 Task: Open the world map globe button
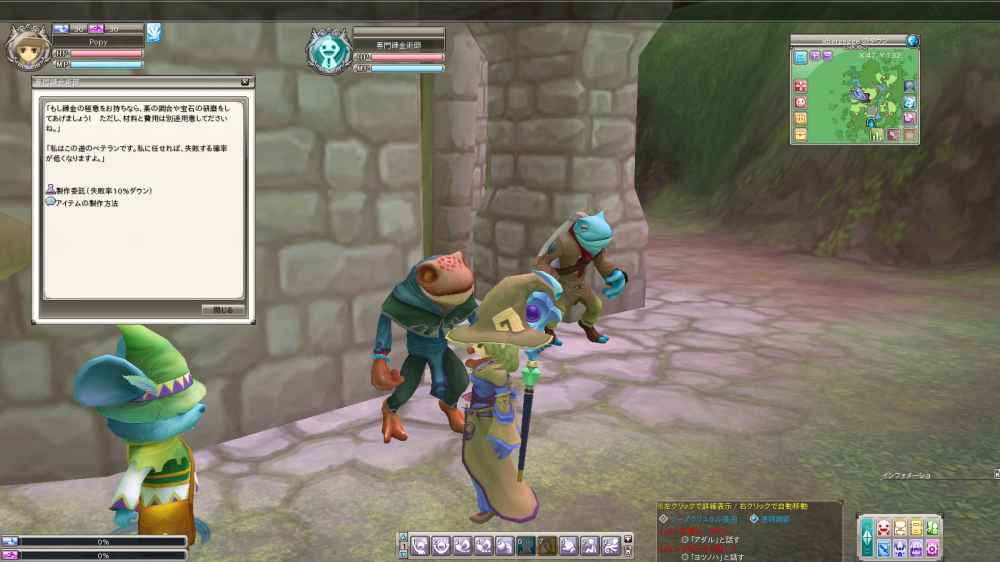(x=912, y=41)
